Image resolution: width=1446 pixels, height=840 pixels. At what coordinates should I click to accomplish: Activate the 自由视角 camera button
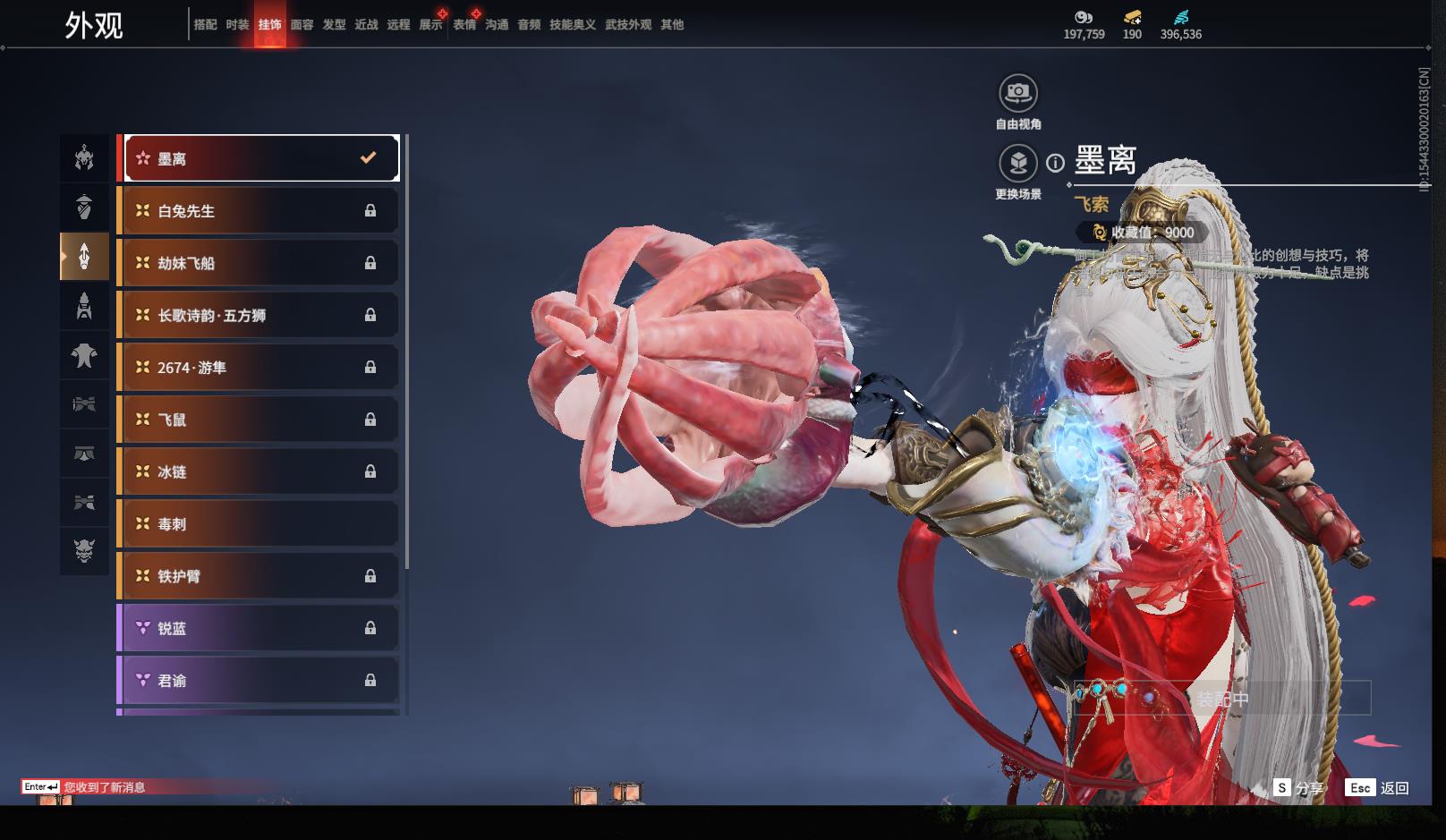point(1018,93)
